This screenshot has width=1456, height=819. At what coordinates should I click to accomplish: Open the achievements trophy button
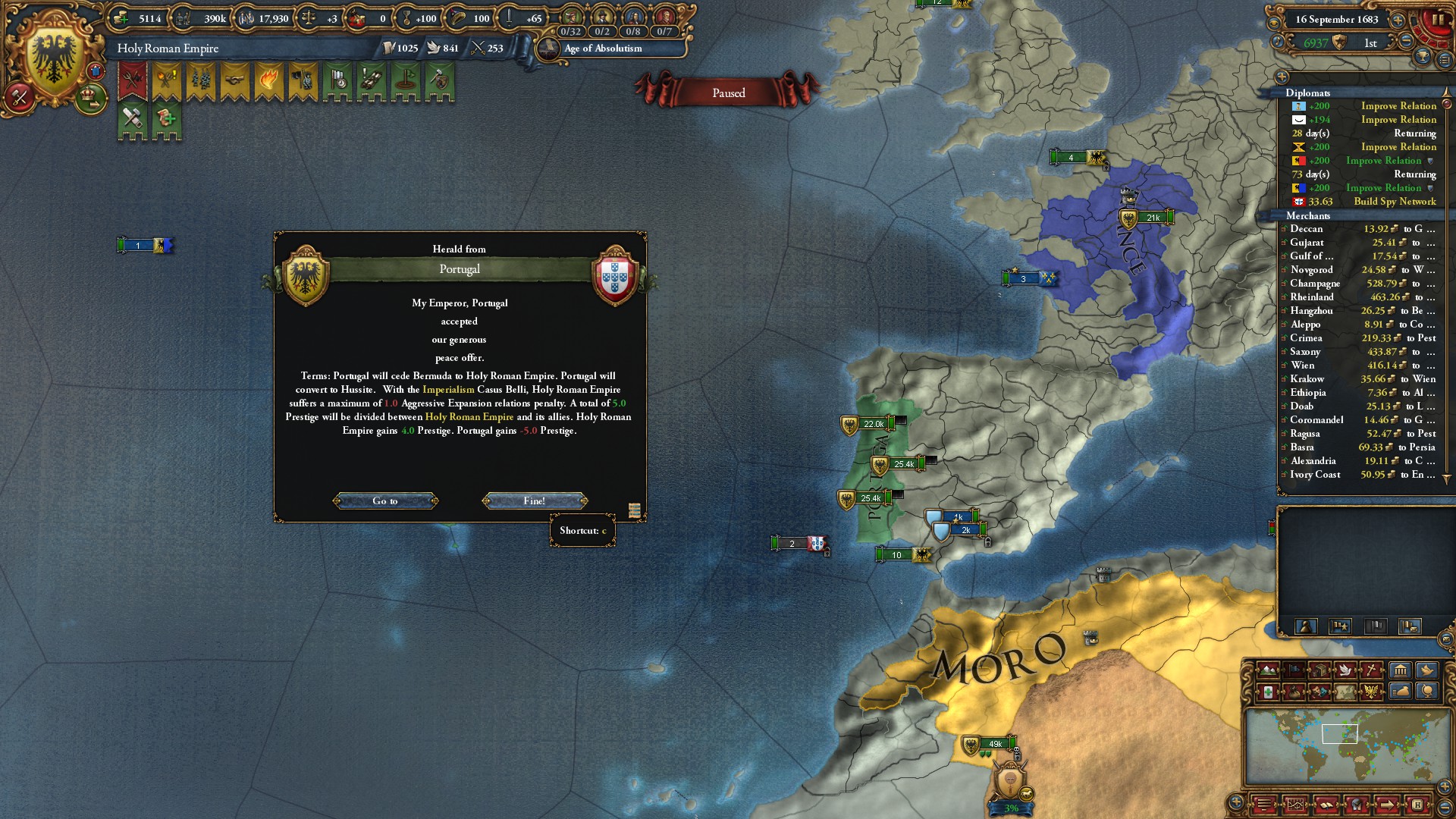click(x=1423, y=58)
